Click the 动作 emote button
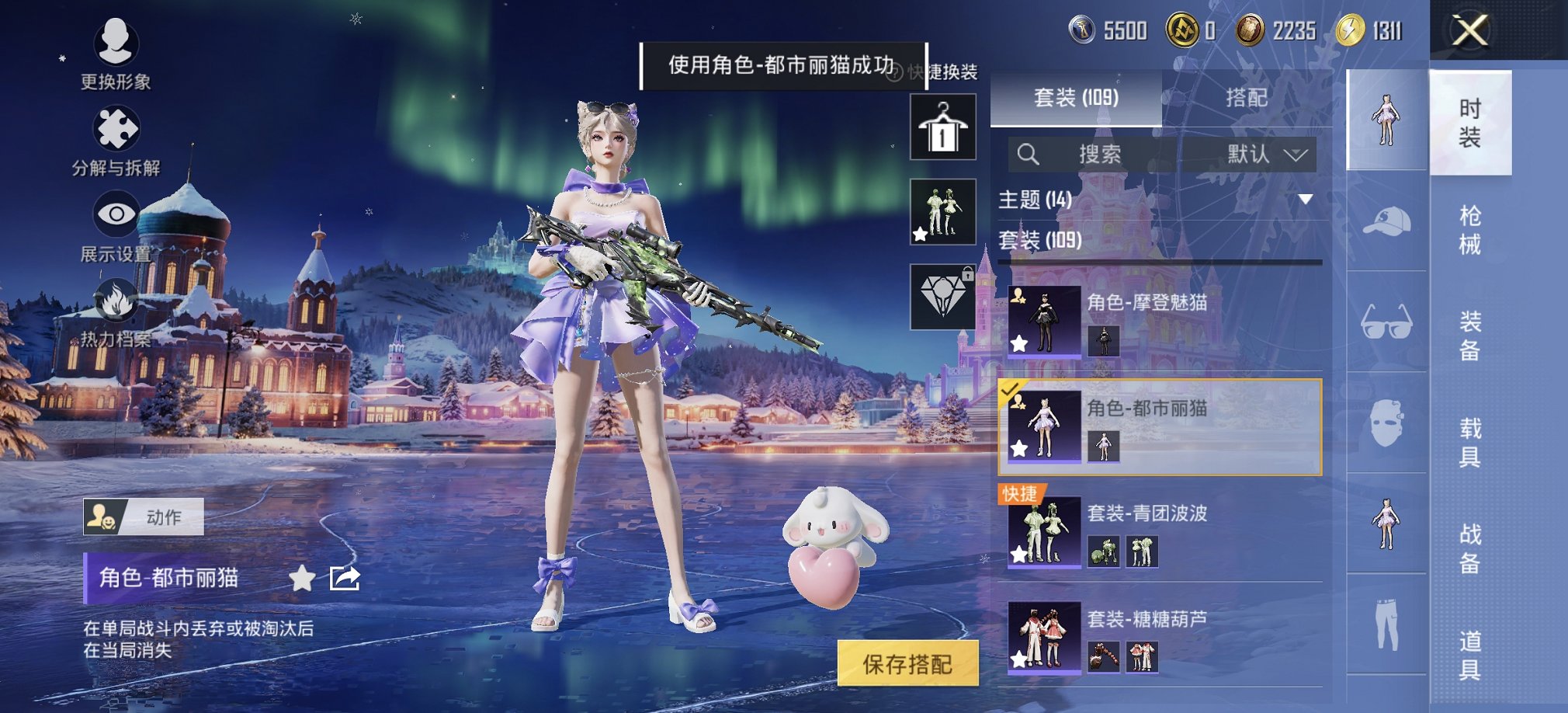1568x713 pixels. tap(144, 517)
